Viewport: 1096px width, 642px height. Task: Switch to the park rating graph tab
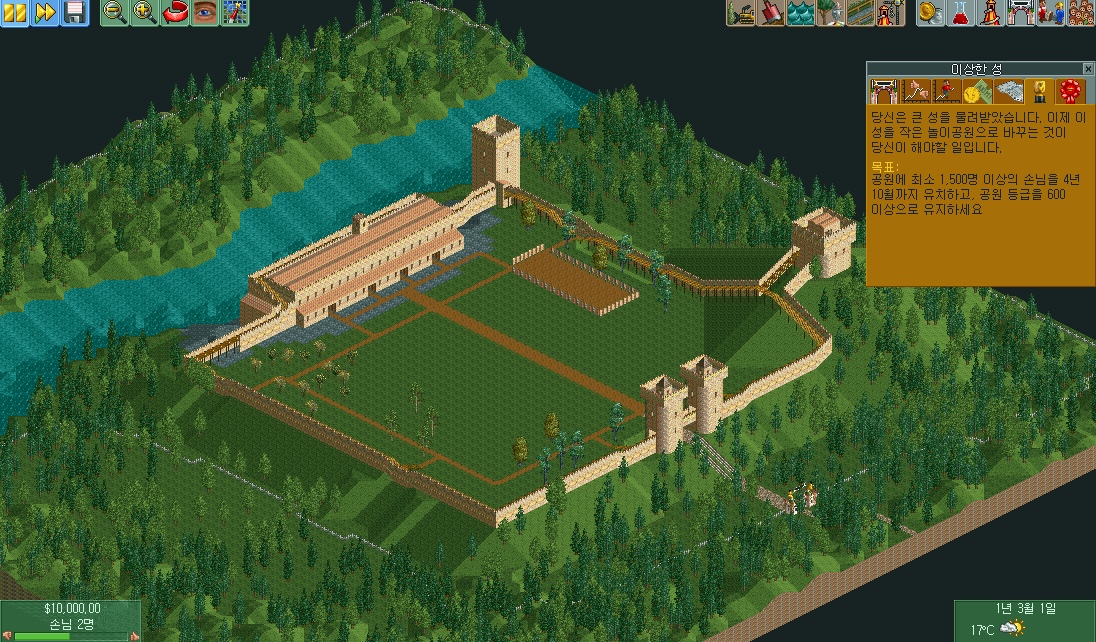(x=914, y=92)
